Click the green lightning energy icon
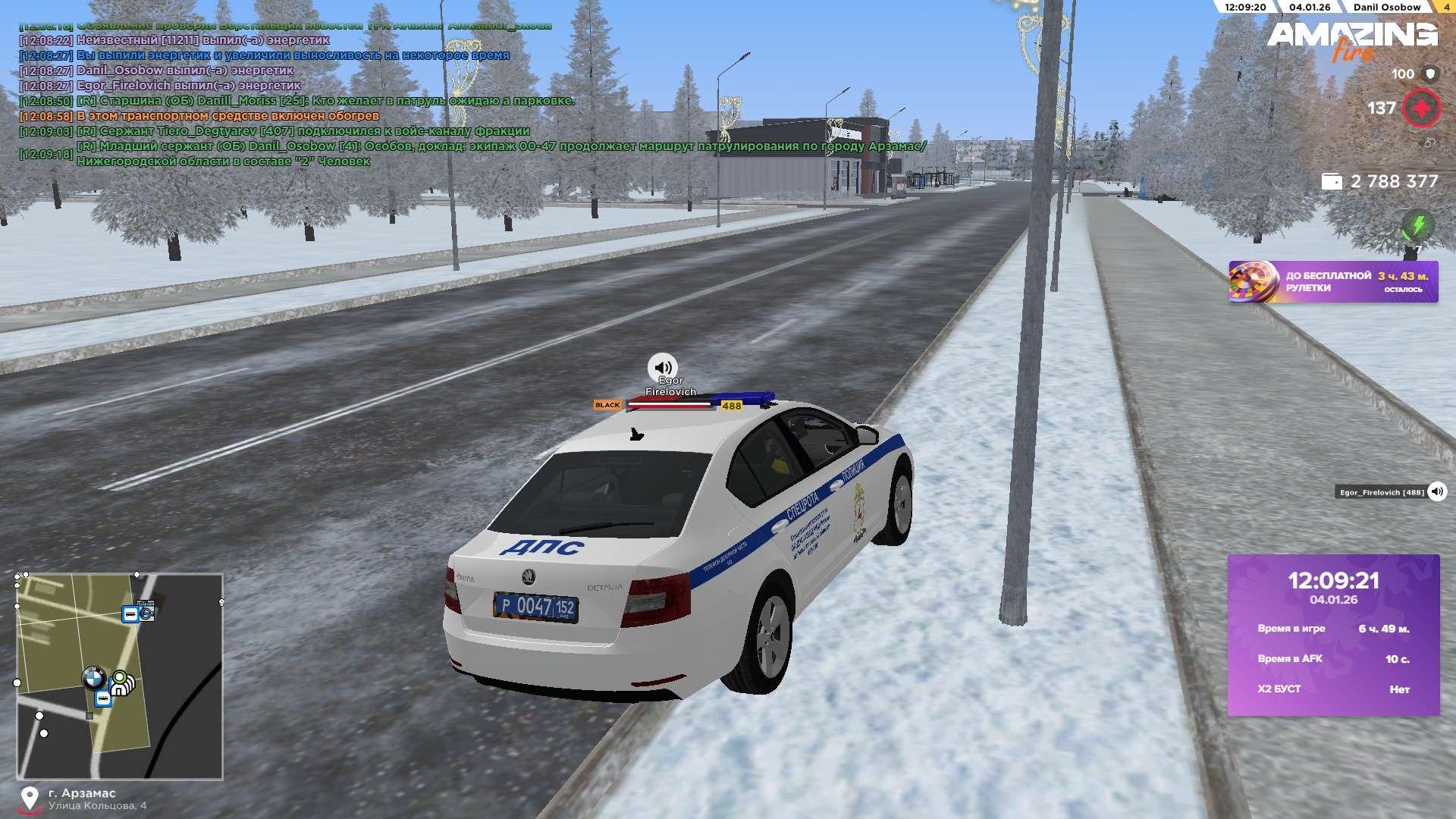The height and width of the screenshot is (819, 1456). (1417, 225)
